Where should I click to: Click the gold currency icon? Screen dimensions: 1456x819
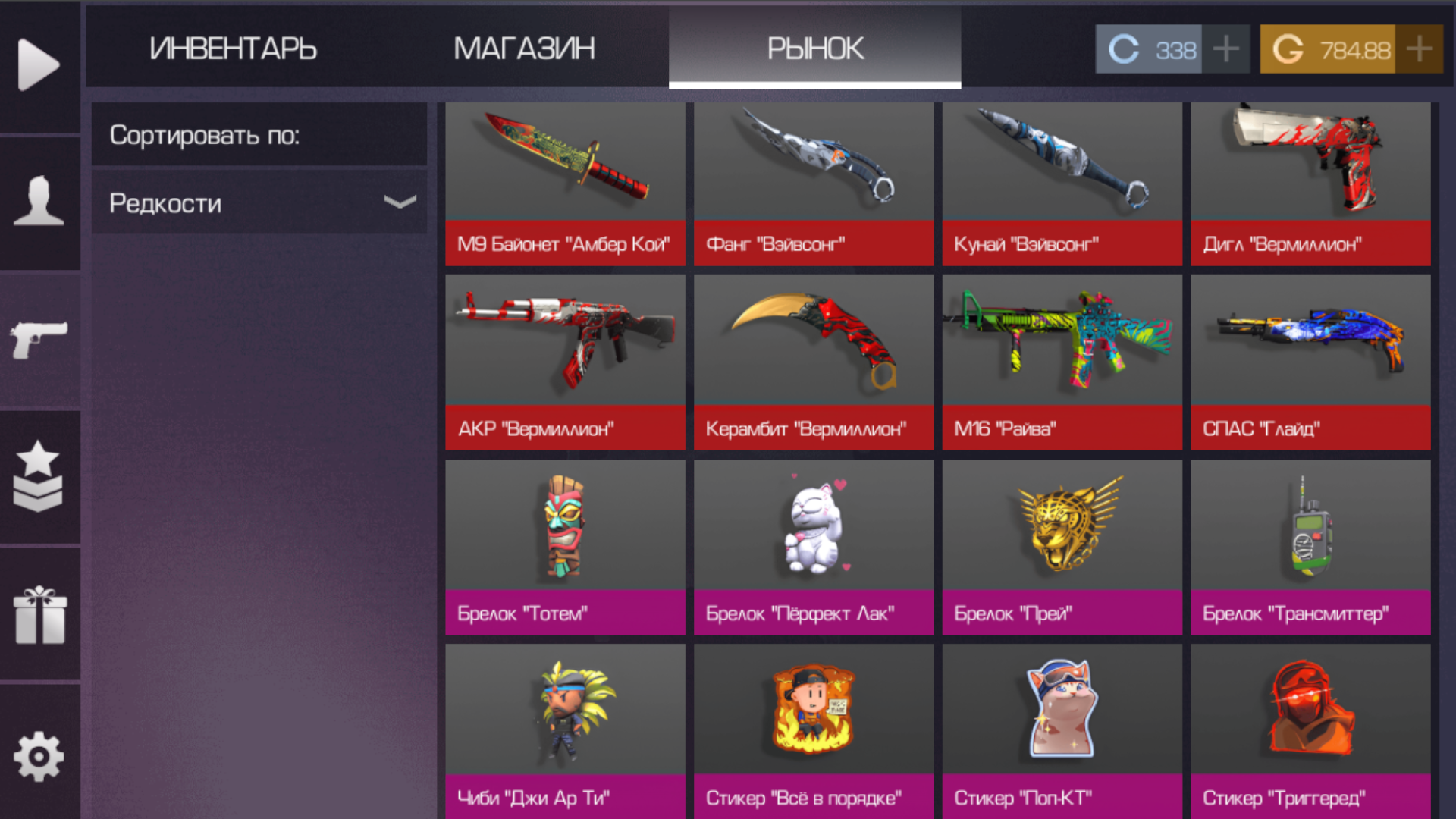tap(1287, 49)
